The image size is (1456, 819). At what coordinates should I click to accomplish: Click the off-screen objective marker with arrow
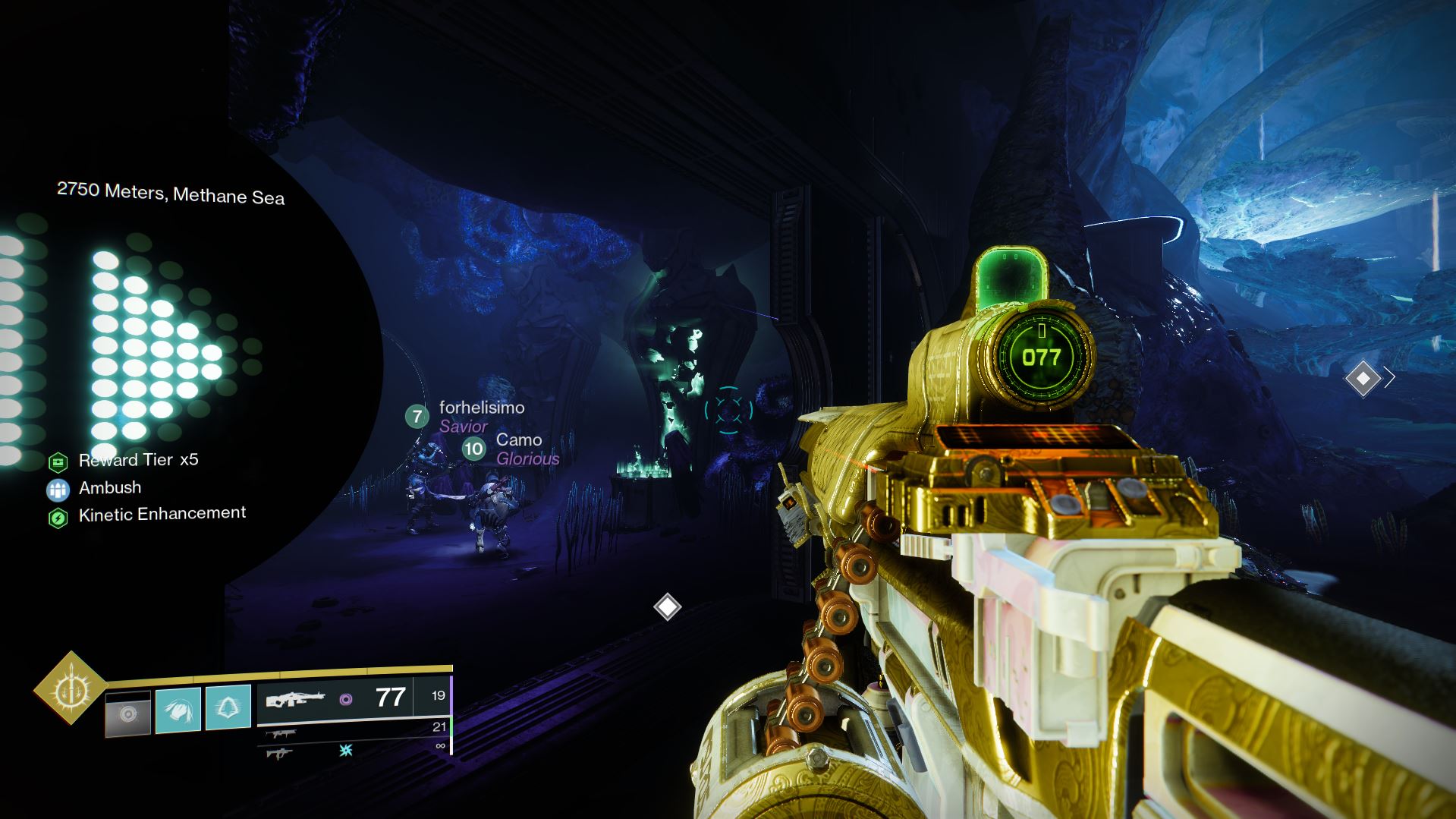point(1363,378)
